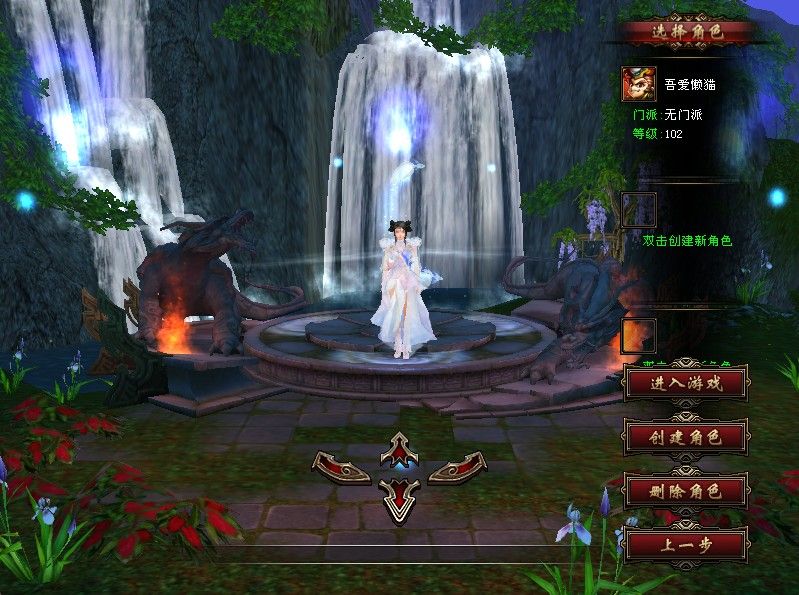Screen dimensions: 799x595
Task: Click the 进入游戏 (Enter Game) button
Action: [x=685, y=382]
